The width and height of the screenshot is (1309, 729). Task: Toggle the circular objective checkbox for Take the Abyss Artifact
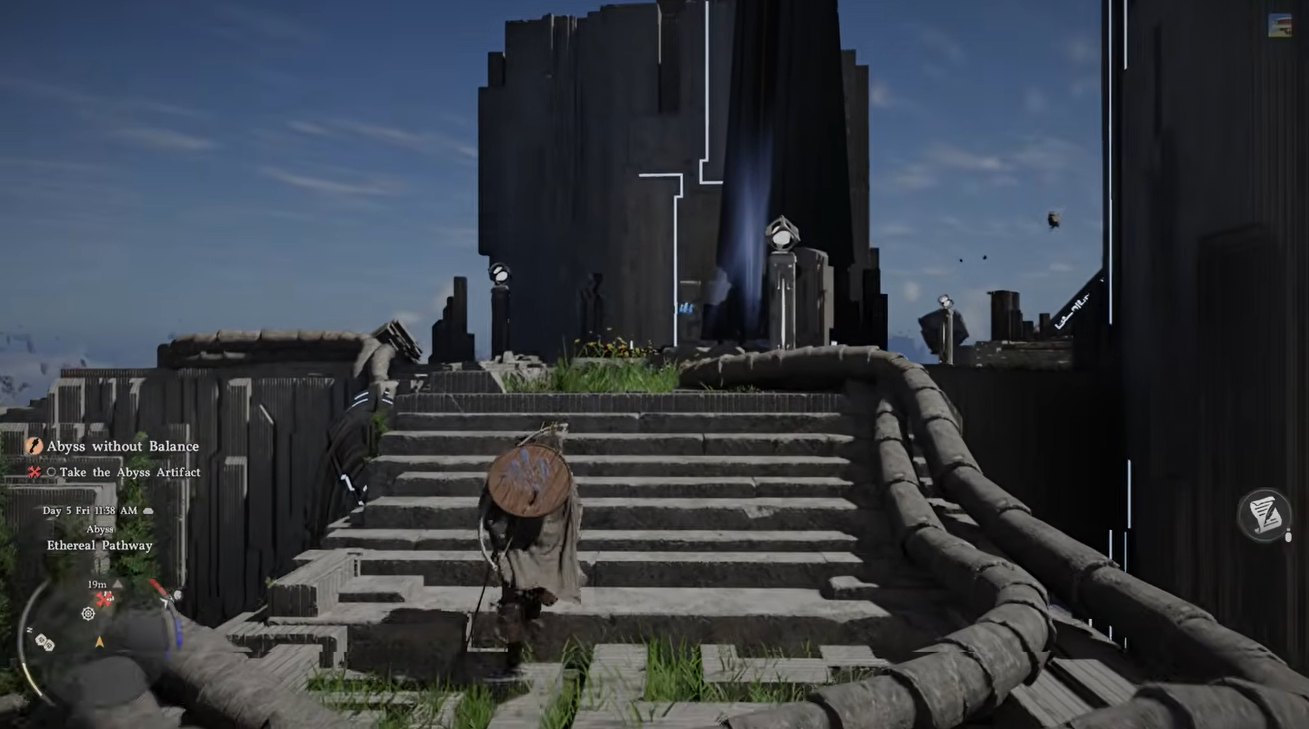pos(51,472)
